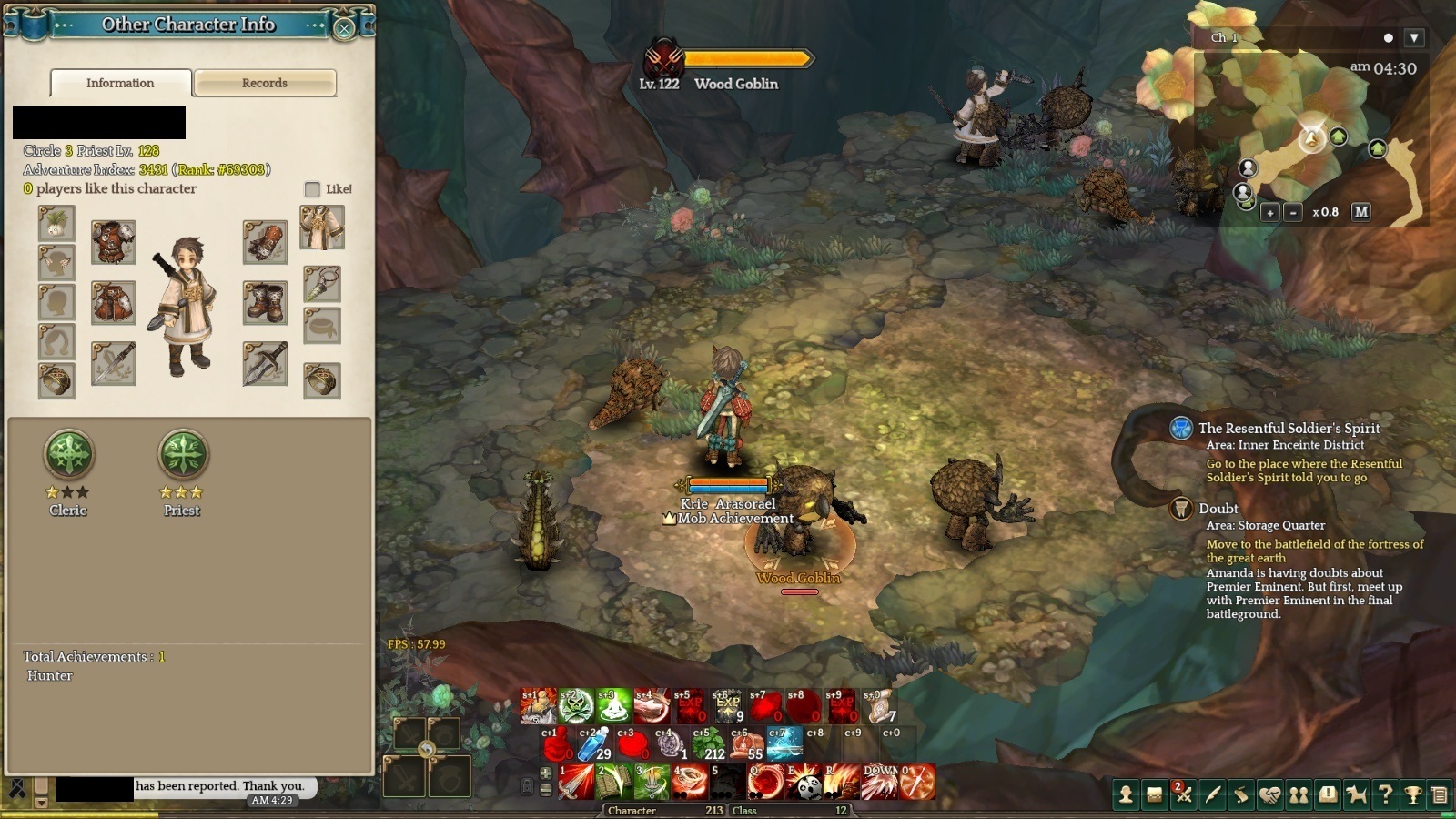
Task: Select the Cleric class emblem
Action: (x=69, y=453)
